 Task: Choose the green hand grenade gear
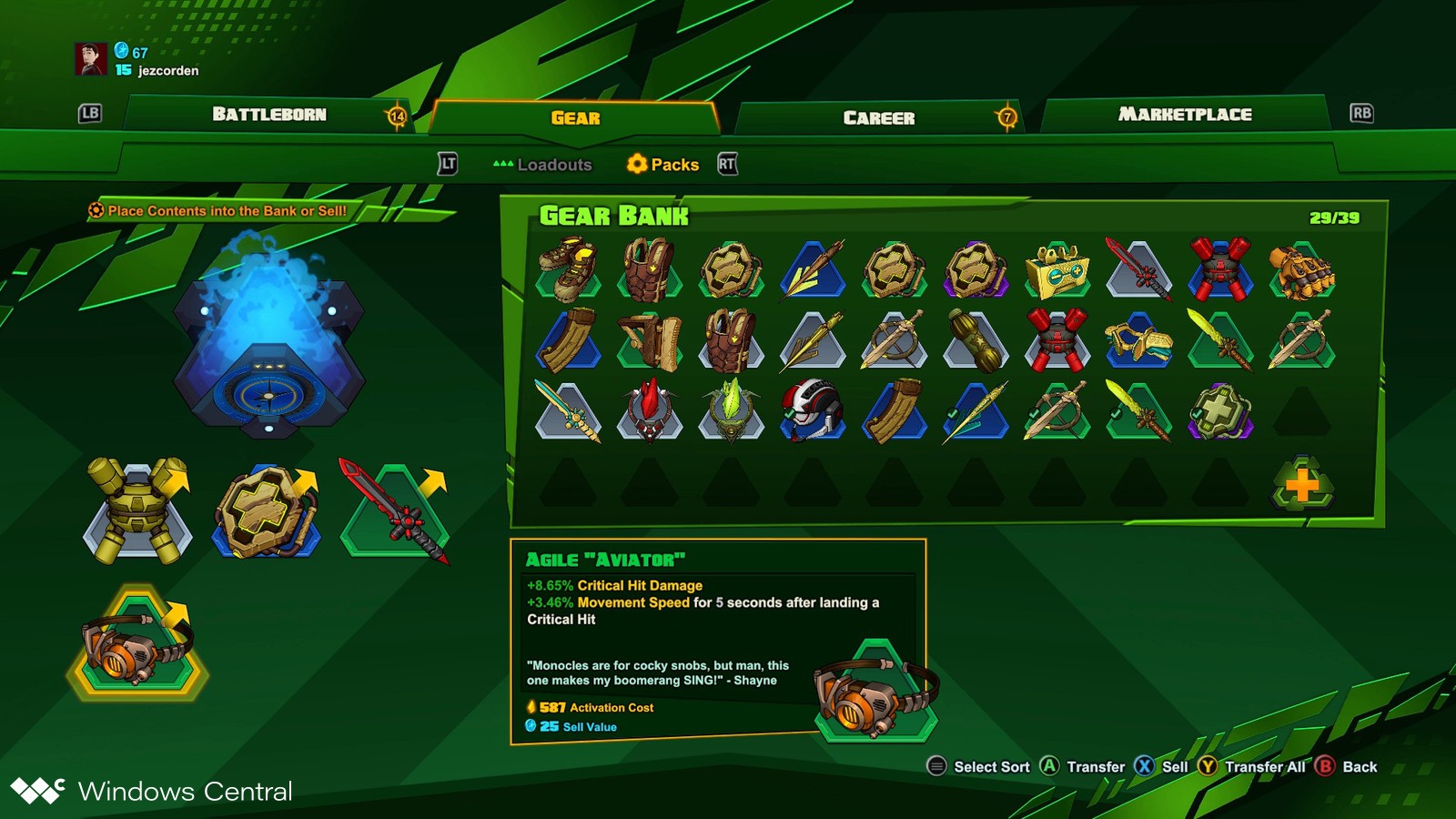pyautogui.click(x=976, y=340)
